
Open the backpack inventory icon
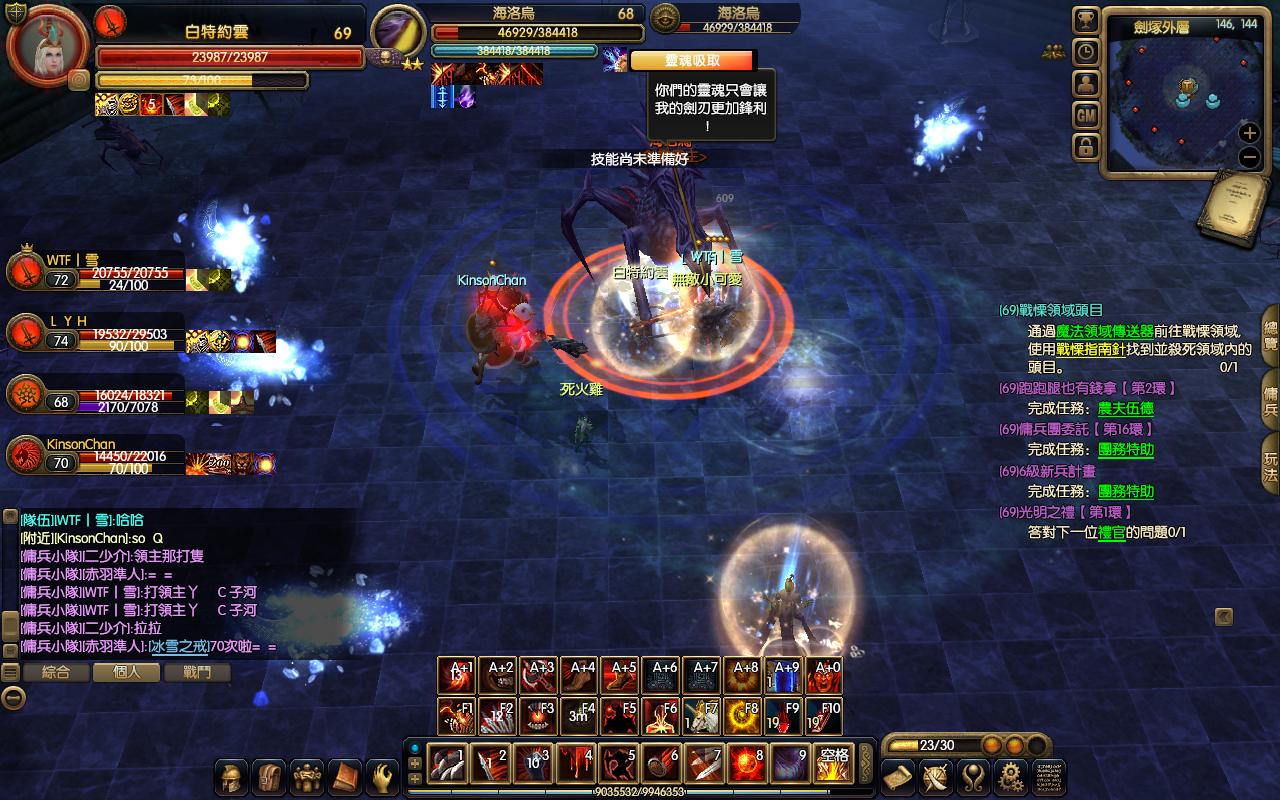coord(270,777)
